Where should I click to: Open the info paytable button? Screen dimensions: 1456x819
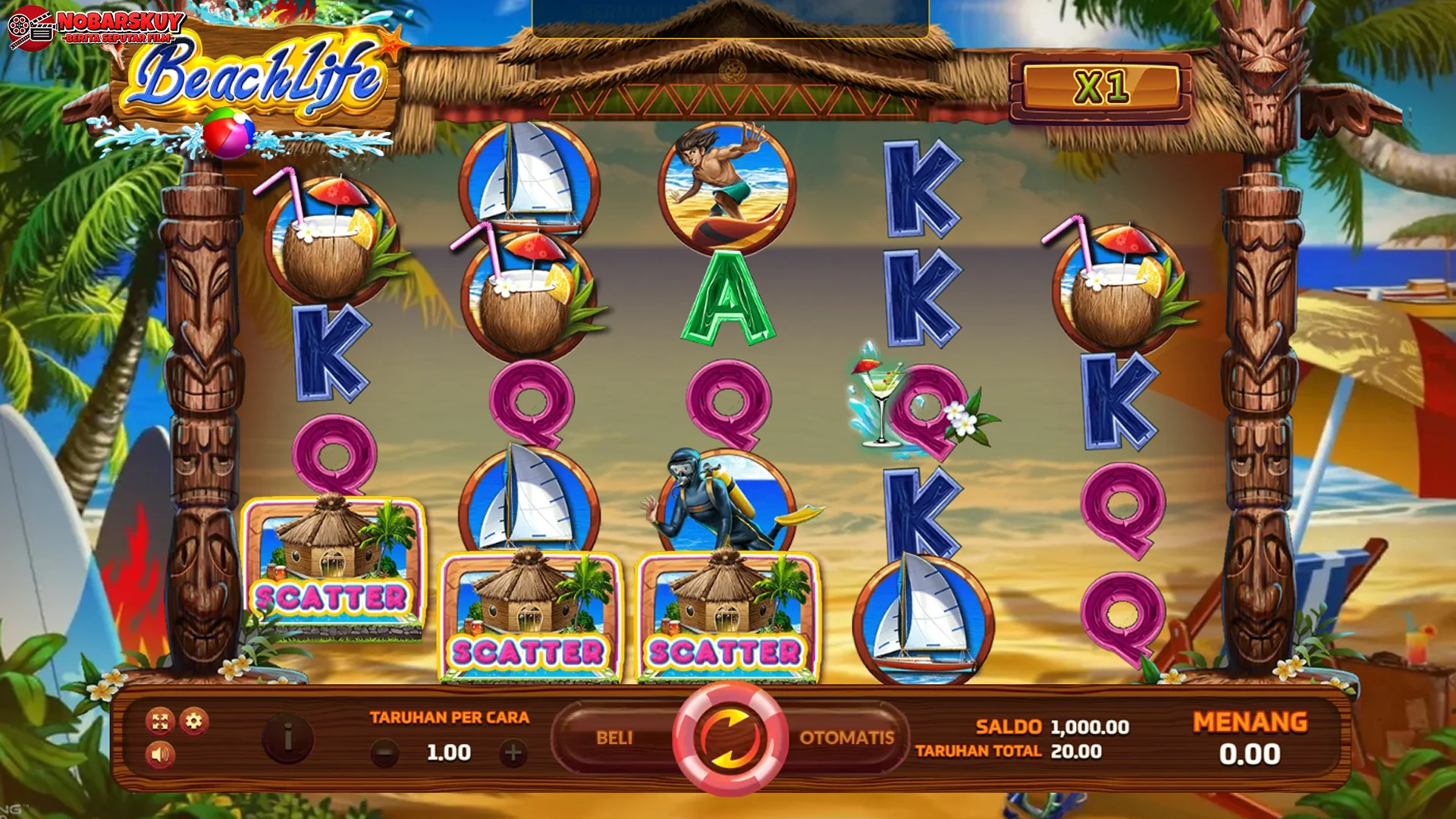pyautogui.click(x=288, y=736)
